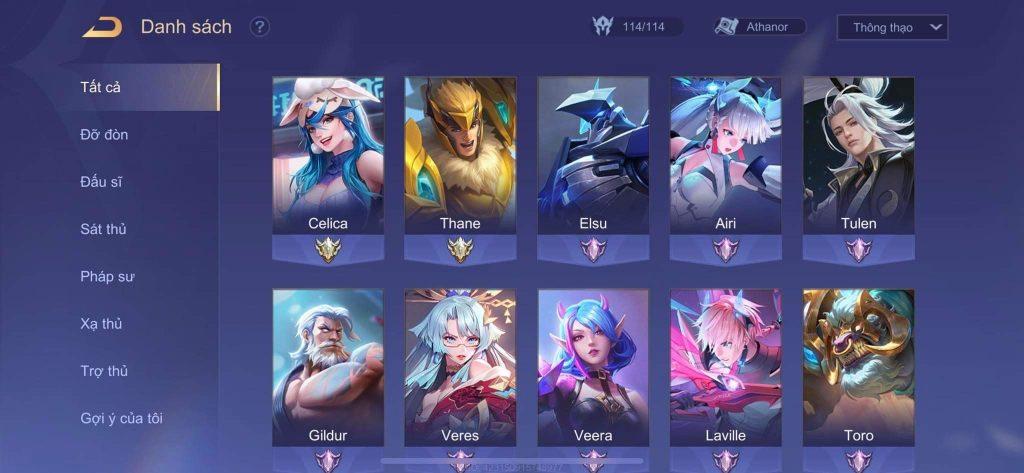Open the Gildur hero card
The width and height of the screenshot is (1024, 473).
click(x=328, y=368)
